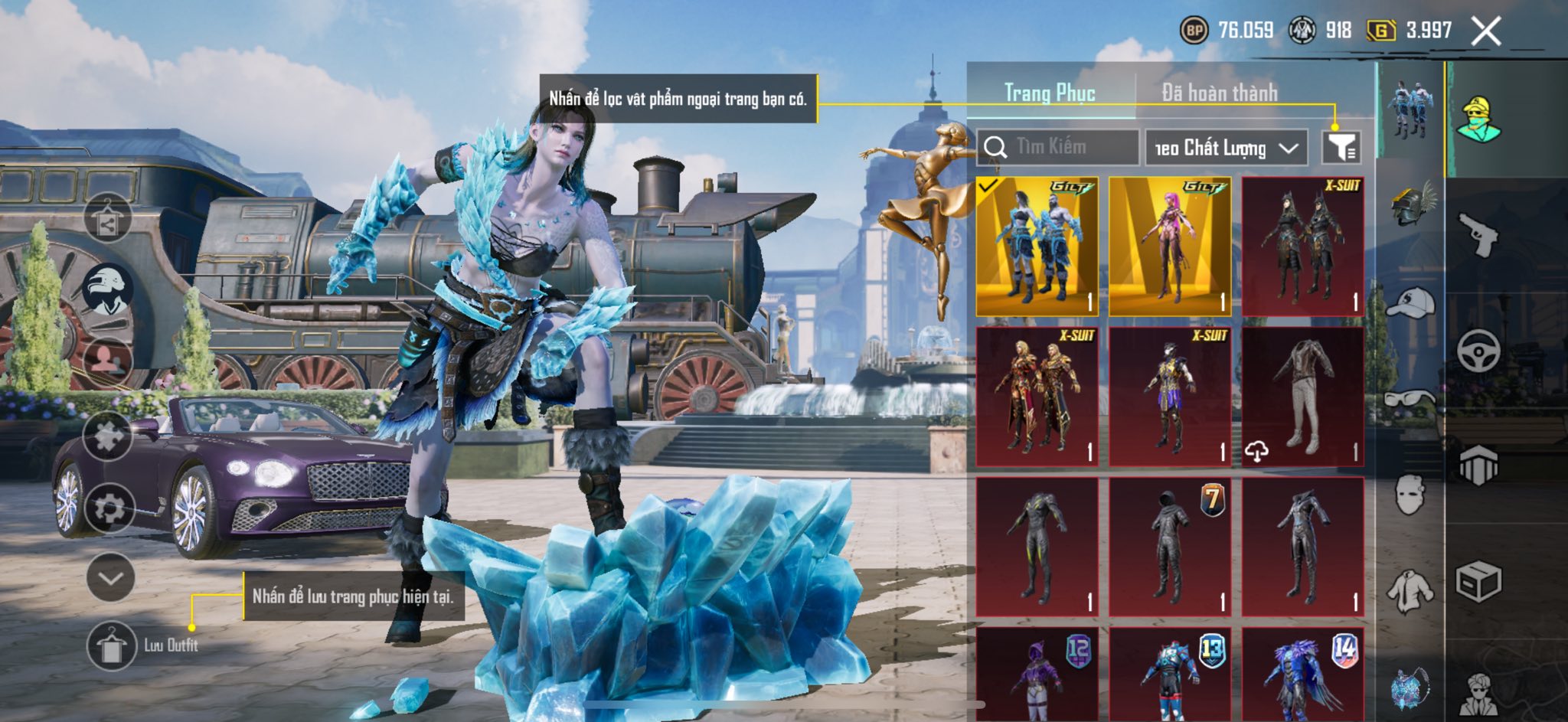Viewport: 1568px width, 722px height.
Task: Collapse the left side menu arrow
Action: [x=110, y=577]
